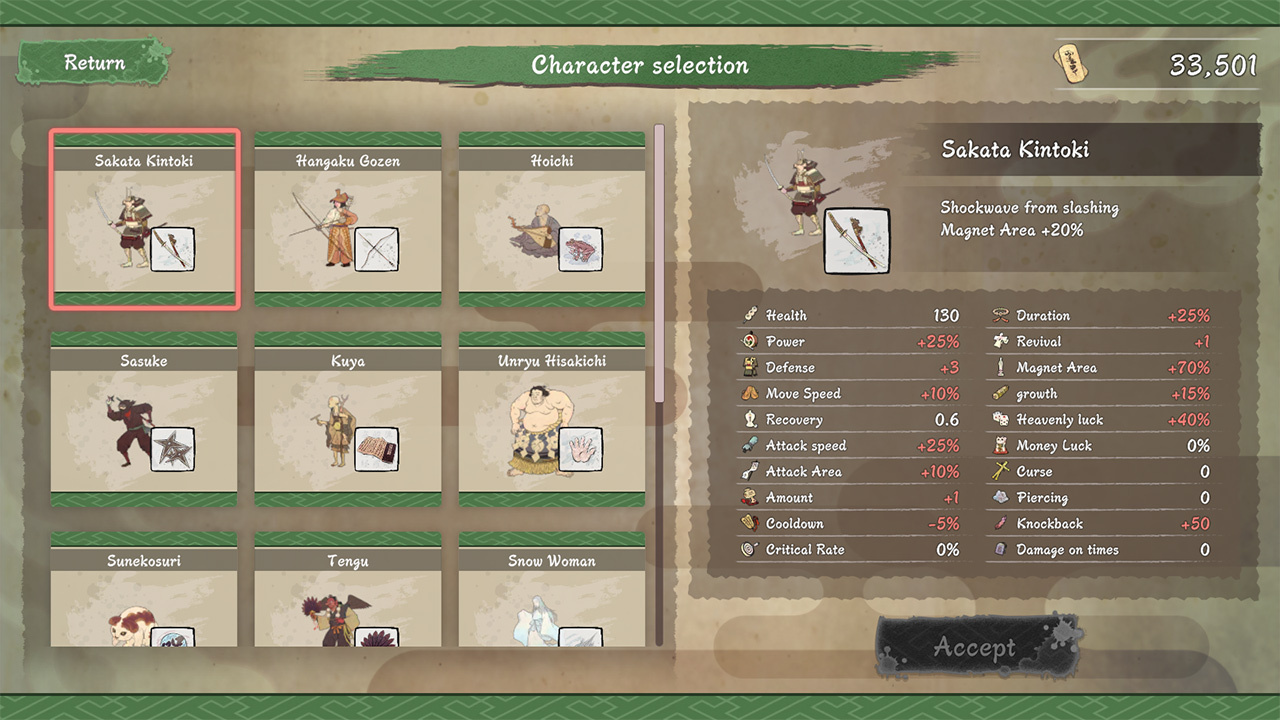The height and width of the screenshot is (720, 1280).
Task: Click the Defense stat icon
Action: point(750,367)
